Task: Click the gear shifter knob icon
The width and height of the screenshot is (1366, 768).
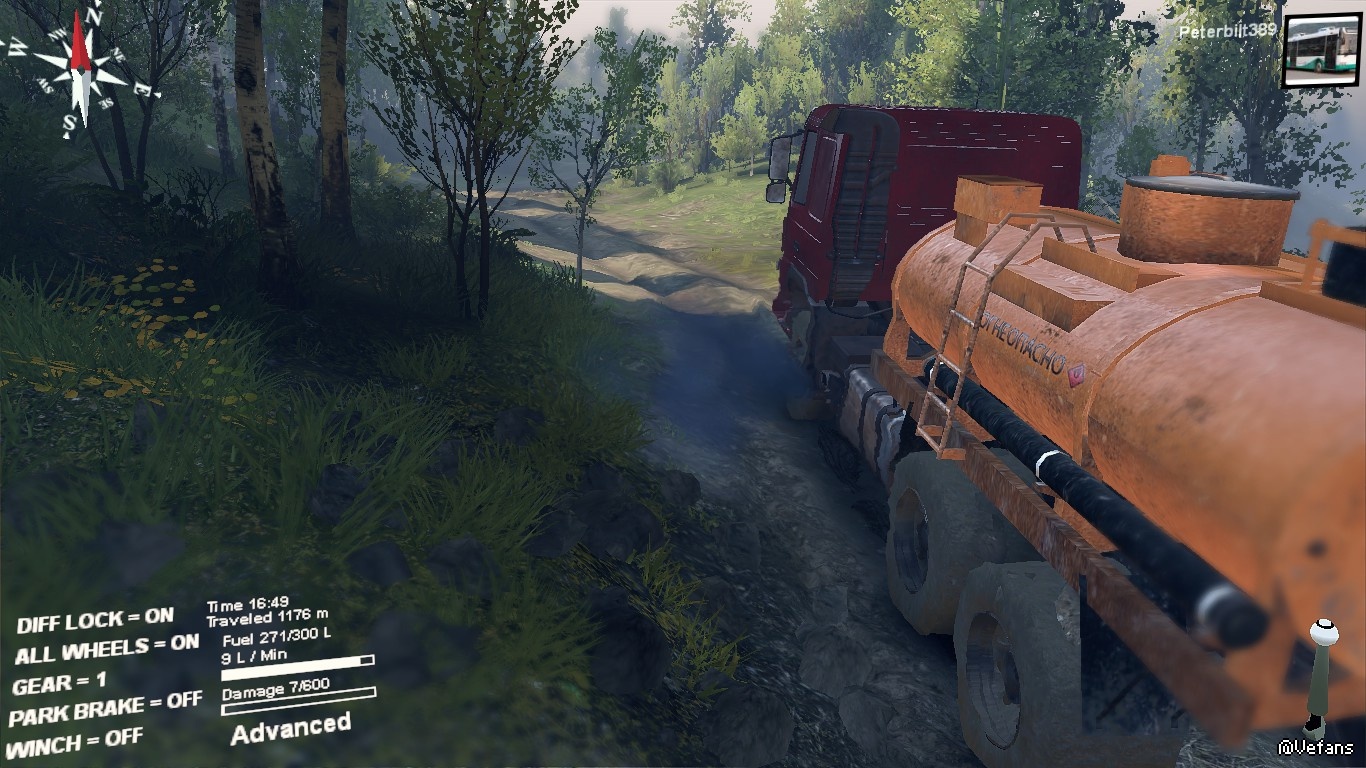Action: tap(1324, 634)
